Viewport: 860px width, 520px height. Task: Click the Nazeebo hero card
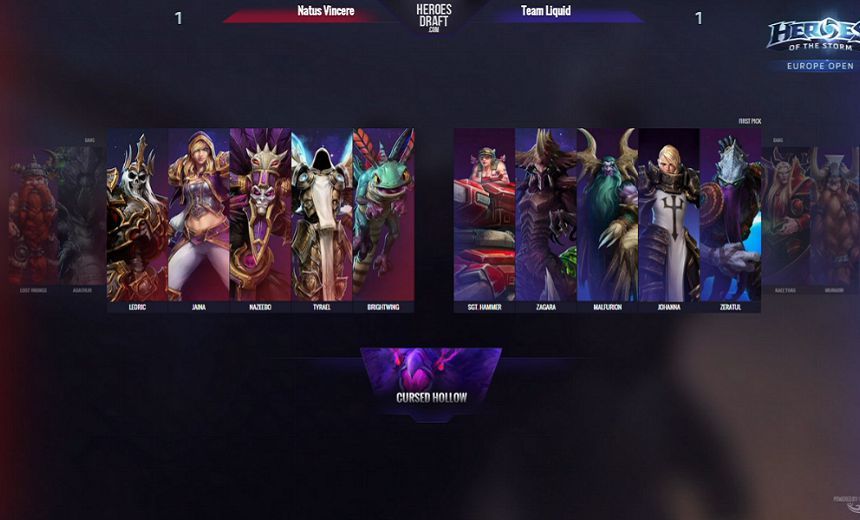pos(260,213)
